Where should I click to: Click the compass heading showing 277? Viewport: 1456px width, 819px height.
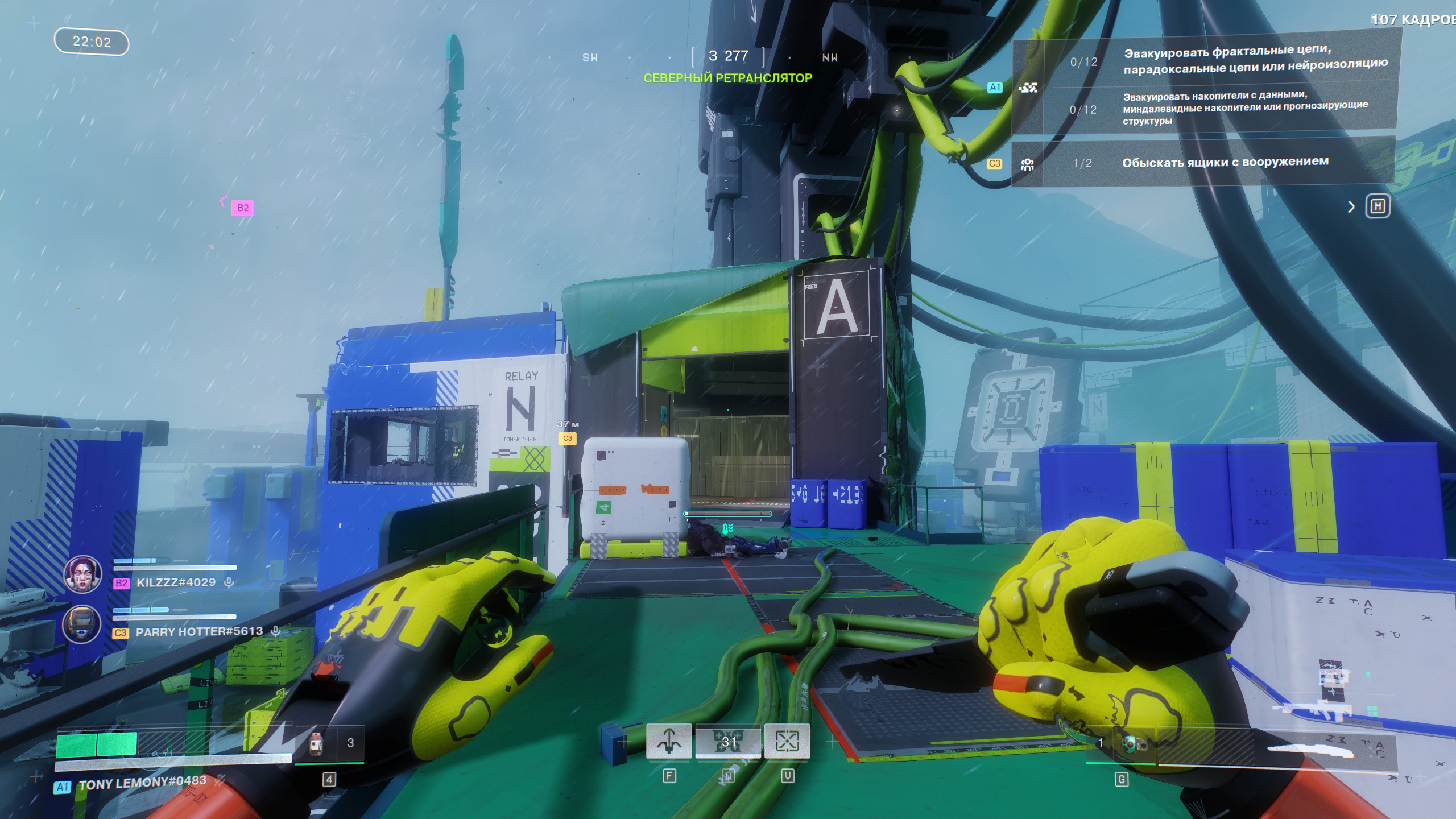[729, 56]
